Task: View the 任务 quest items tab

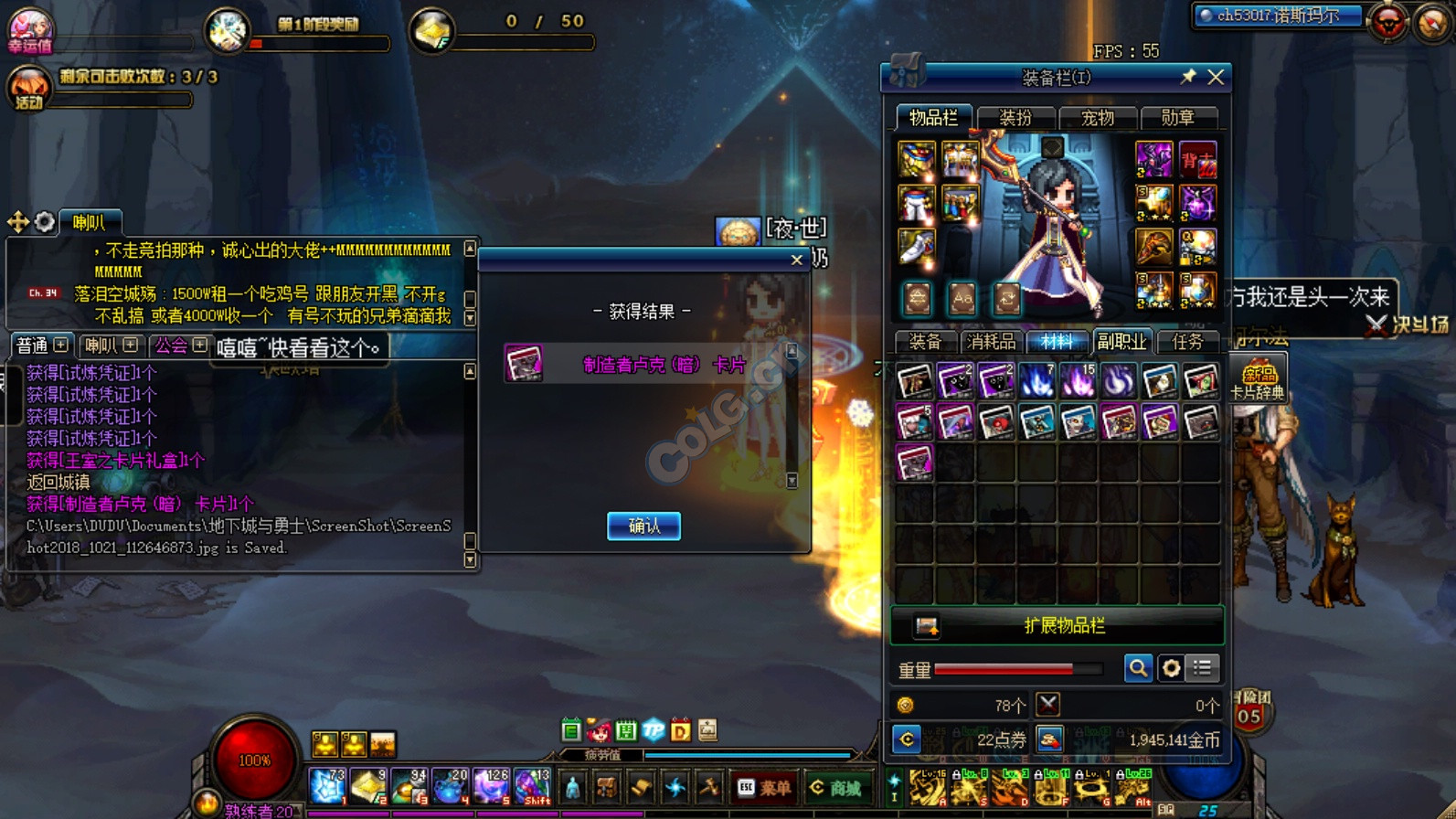Action: pos(1187,342)
